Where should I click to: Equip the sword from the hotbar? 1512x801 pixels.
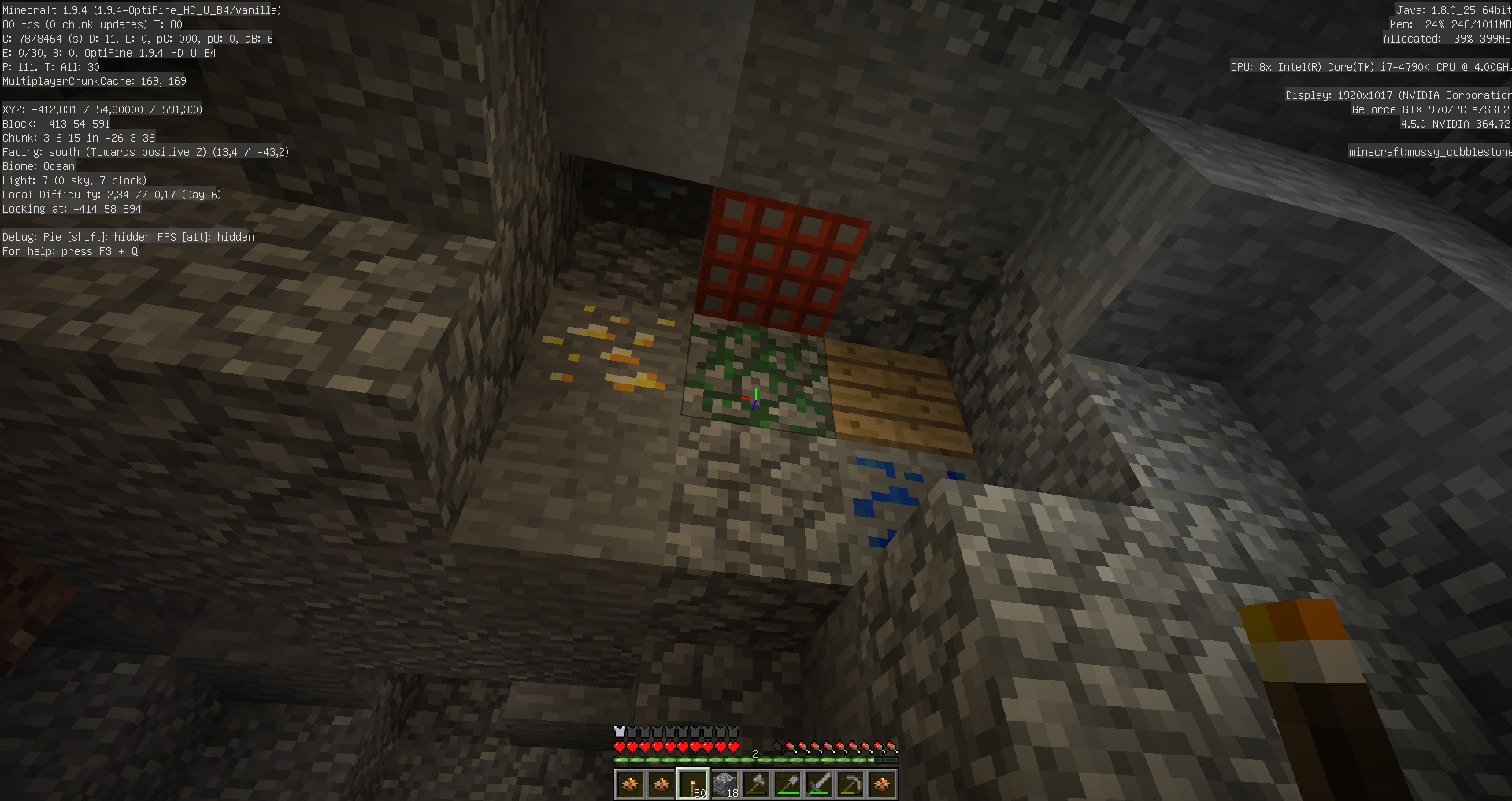(819, 784)
